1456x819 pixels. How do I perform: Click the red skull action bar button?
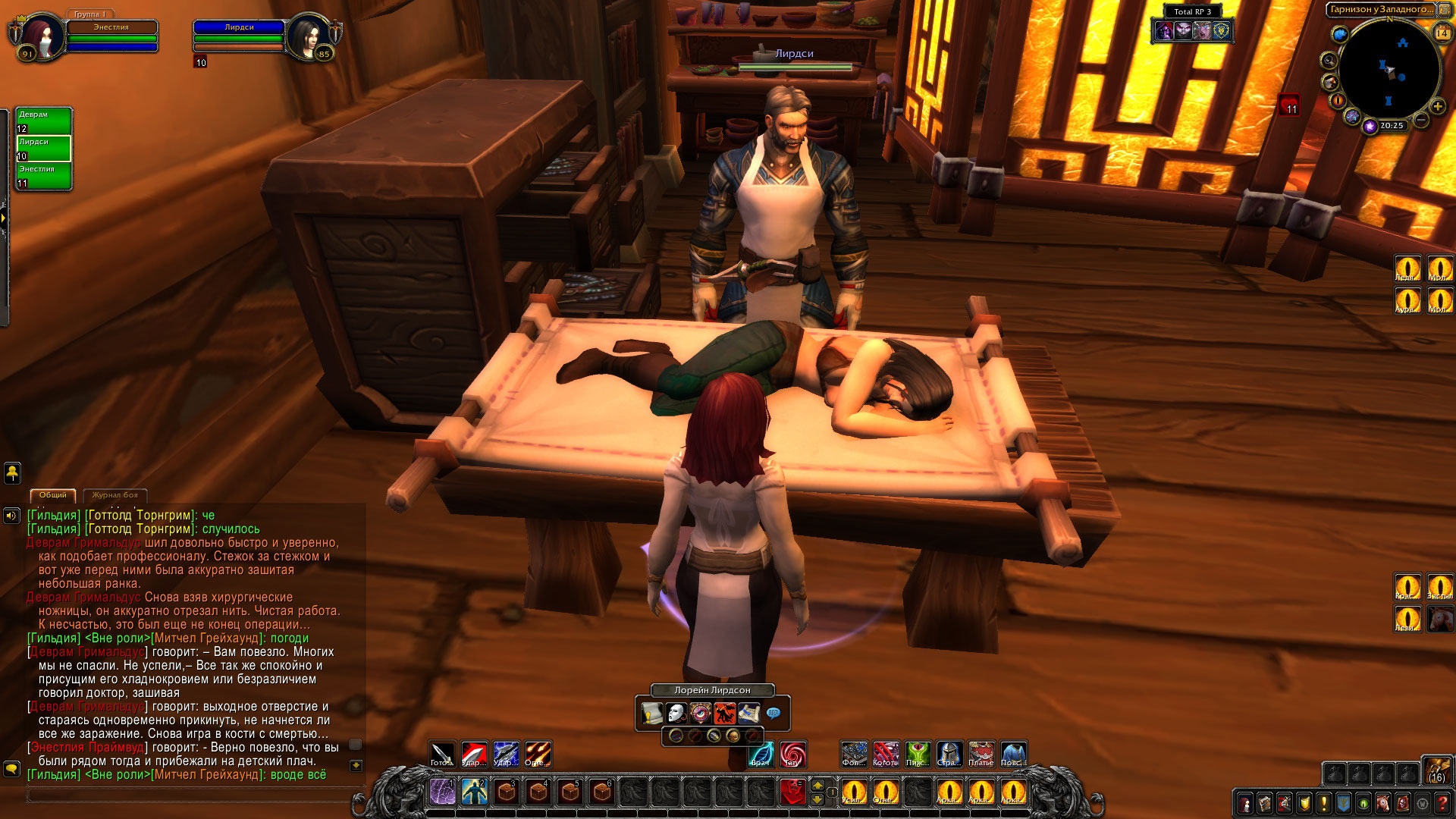coord(792,792)
